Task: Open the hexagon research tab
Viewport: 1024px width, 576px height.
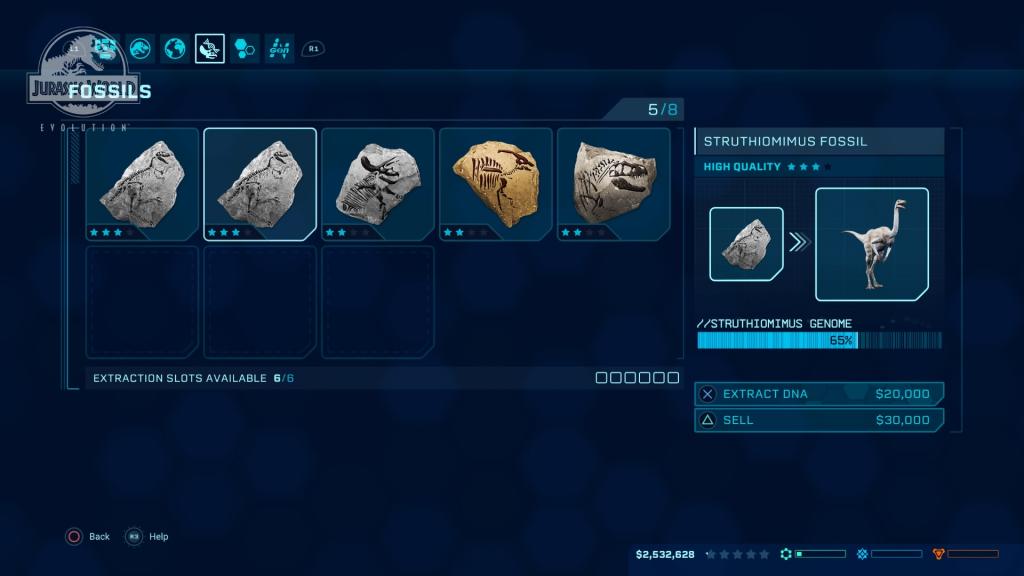Action: [244, 48]
